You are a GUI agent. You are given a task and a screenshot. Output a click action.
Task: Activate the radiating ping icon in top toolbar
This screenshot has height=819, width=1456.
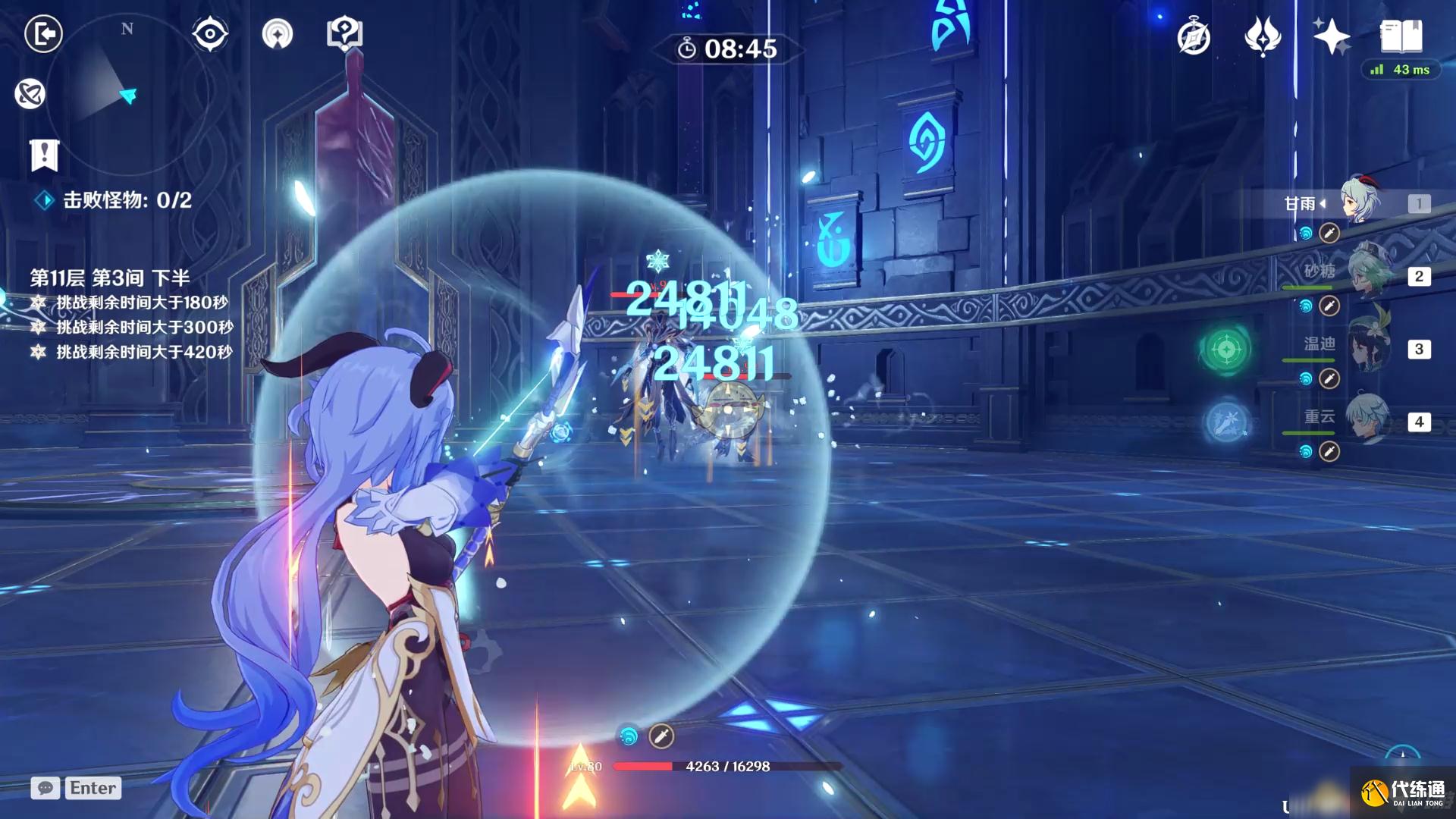(x=278, y=33)
